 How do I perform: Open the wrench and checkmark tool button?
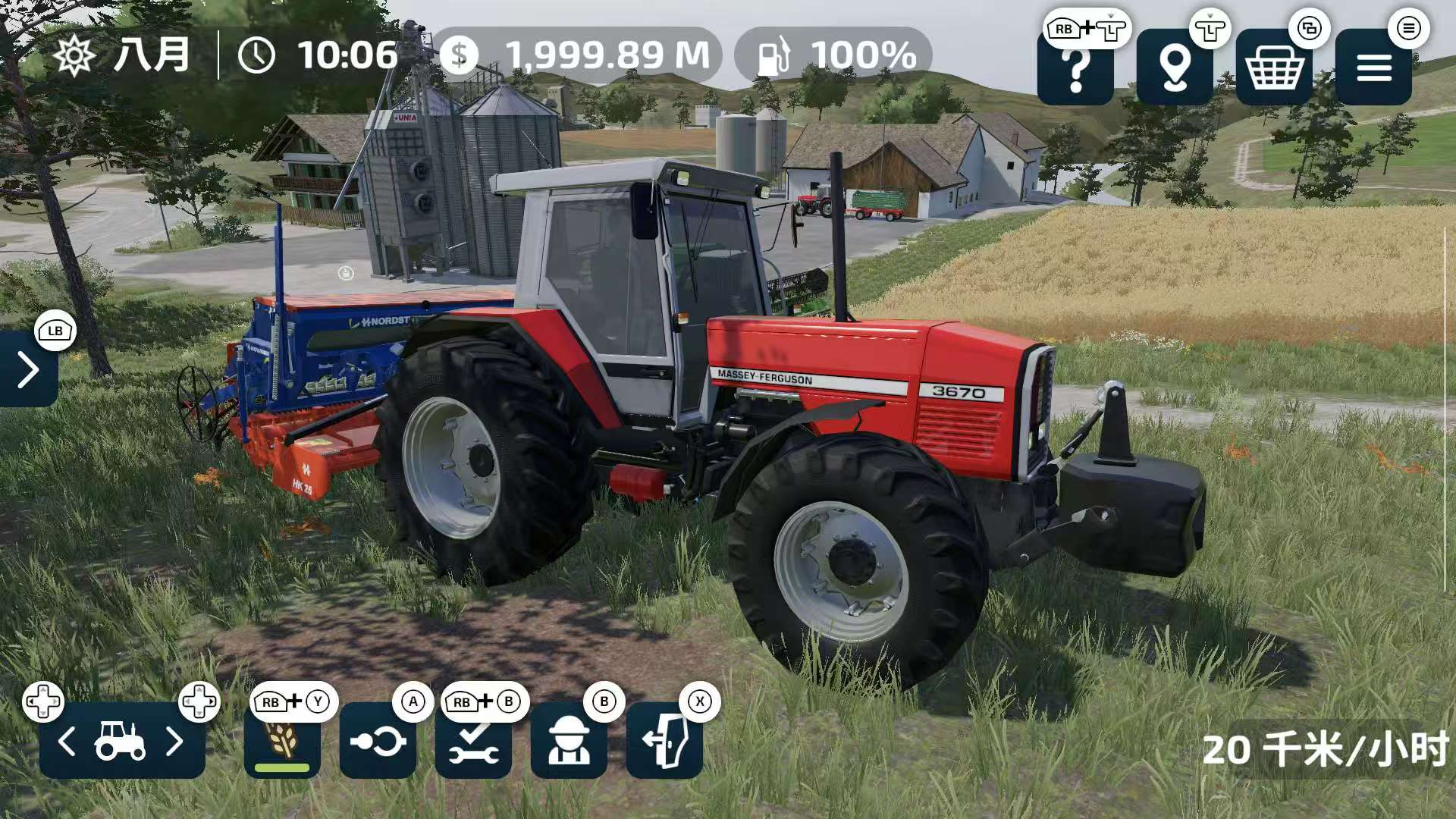pos(473,741)
